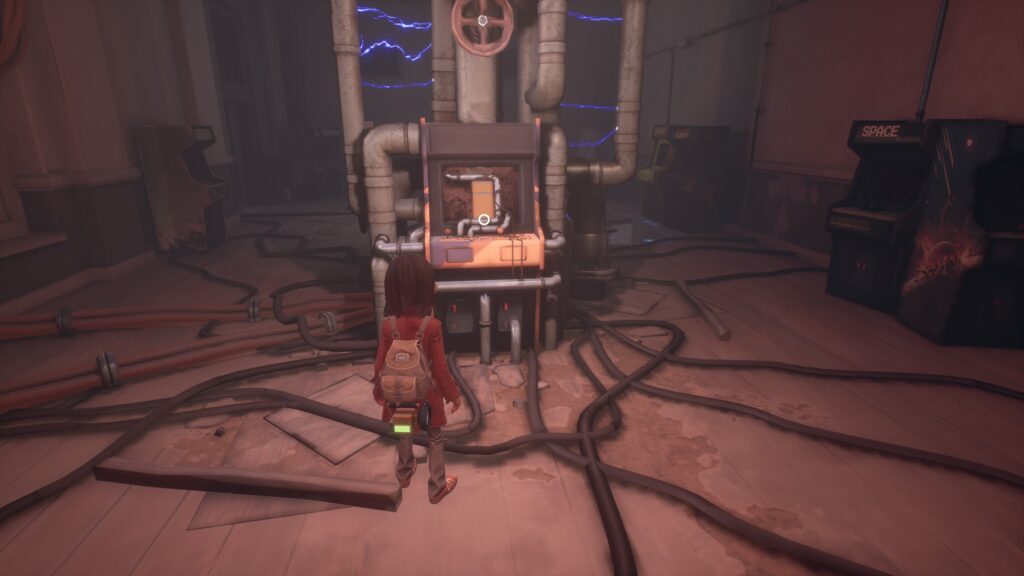The width and height of the screenshot is (1024, 576).
Task: Select the interaction marker on the red valve
Action: pos(482,20)
